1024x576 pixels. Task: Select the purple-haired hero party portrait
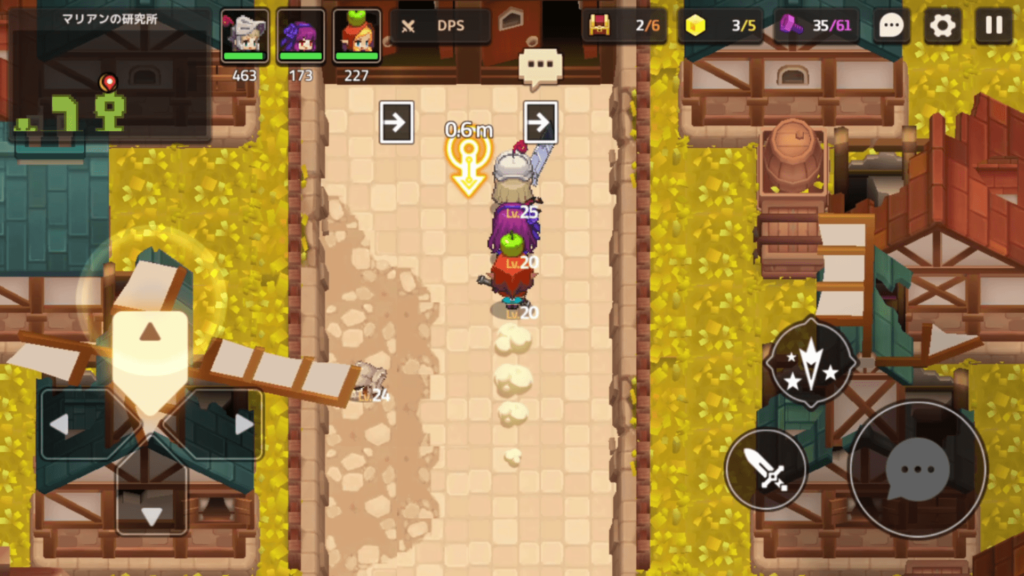click(x=301, y=36)
